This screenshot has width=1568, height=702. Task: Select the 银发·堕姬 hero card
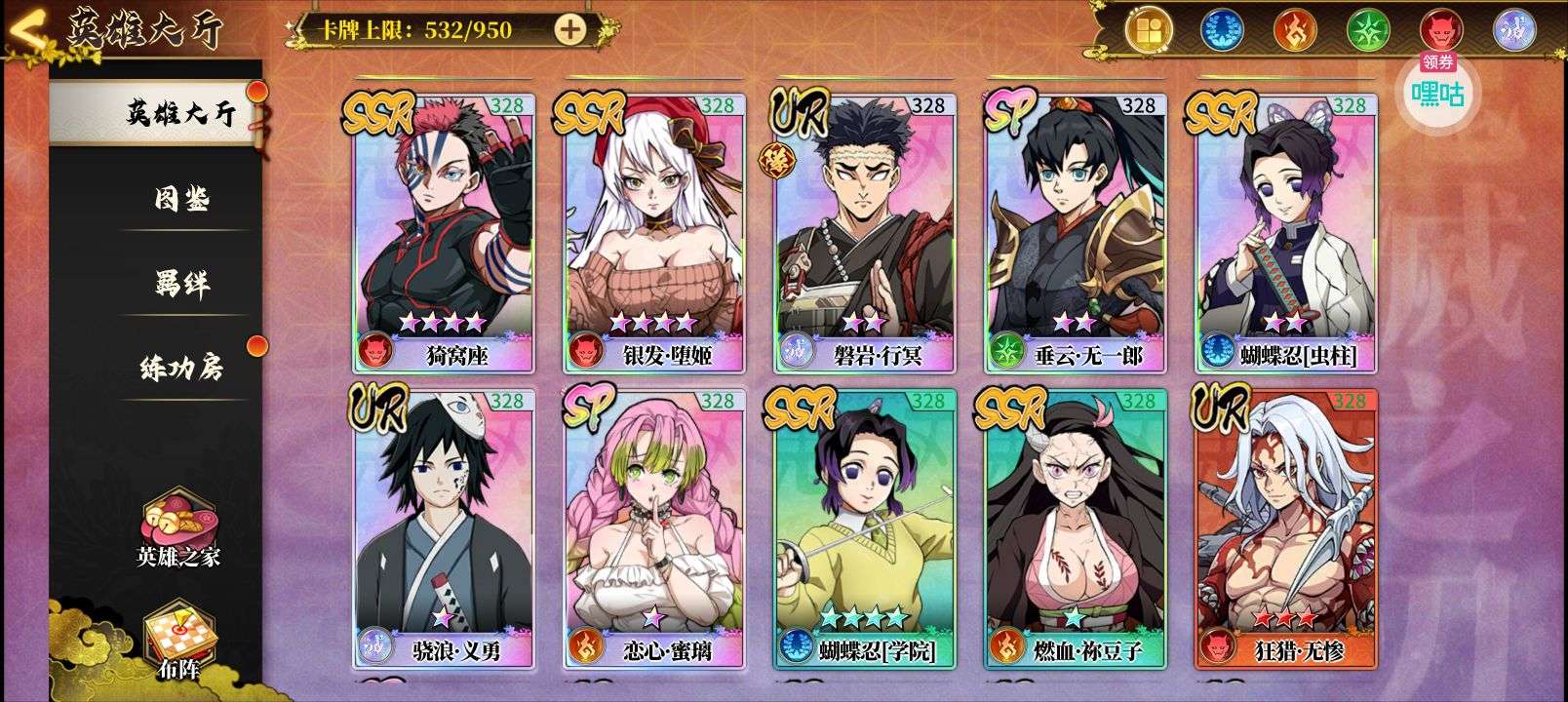pos(654,232)
